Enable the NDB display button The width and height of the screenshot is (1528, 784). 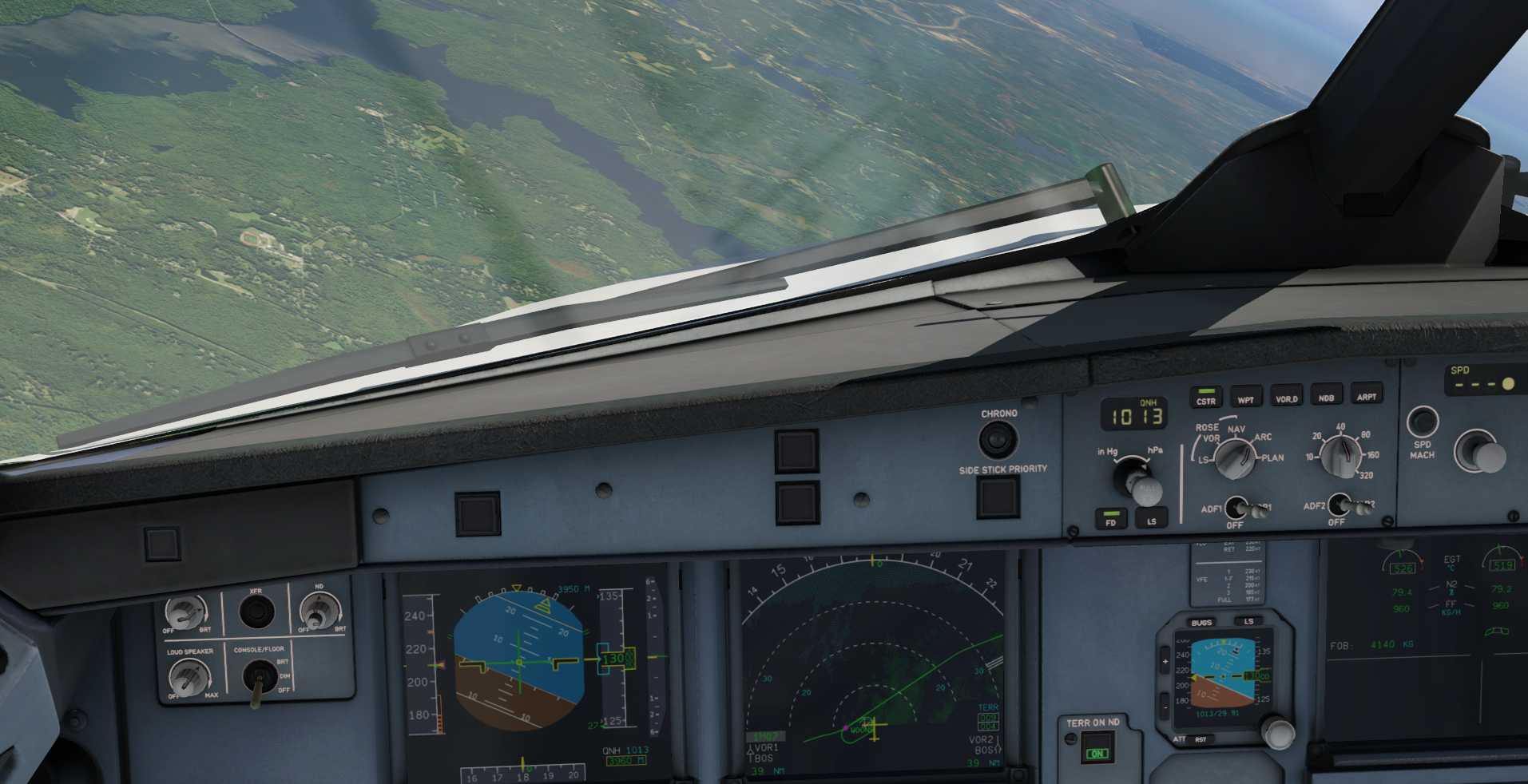click(x=1326, y=394)
